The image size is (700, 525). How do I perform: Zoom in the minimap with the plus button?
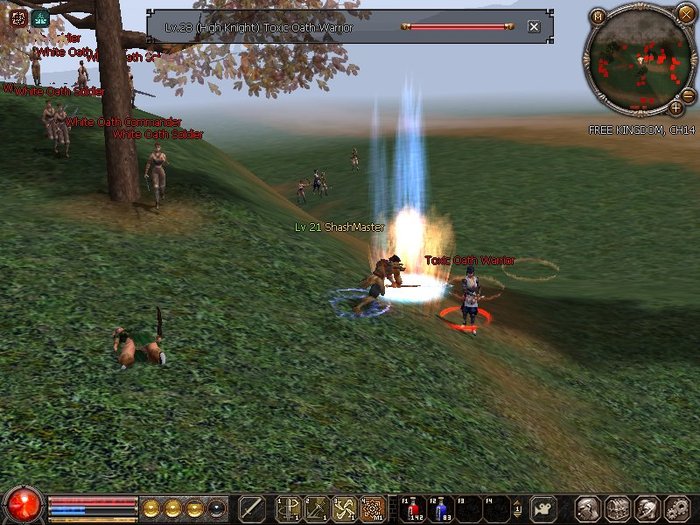click(x=676, y=107)
